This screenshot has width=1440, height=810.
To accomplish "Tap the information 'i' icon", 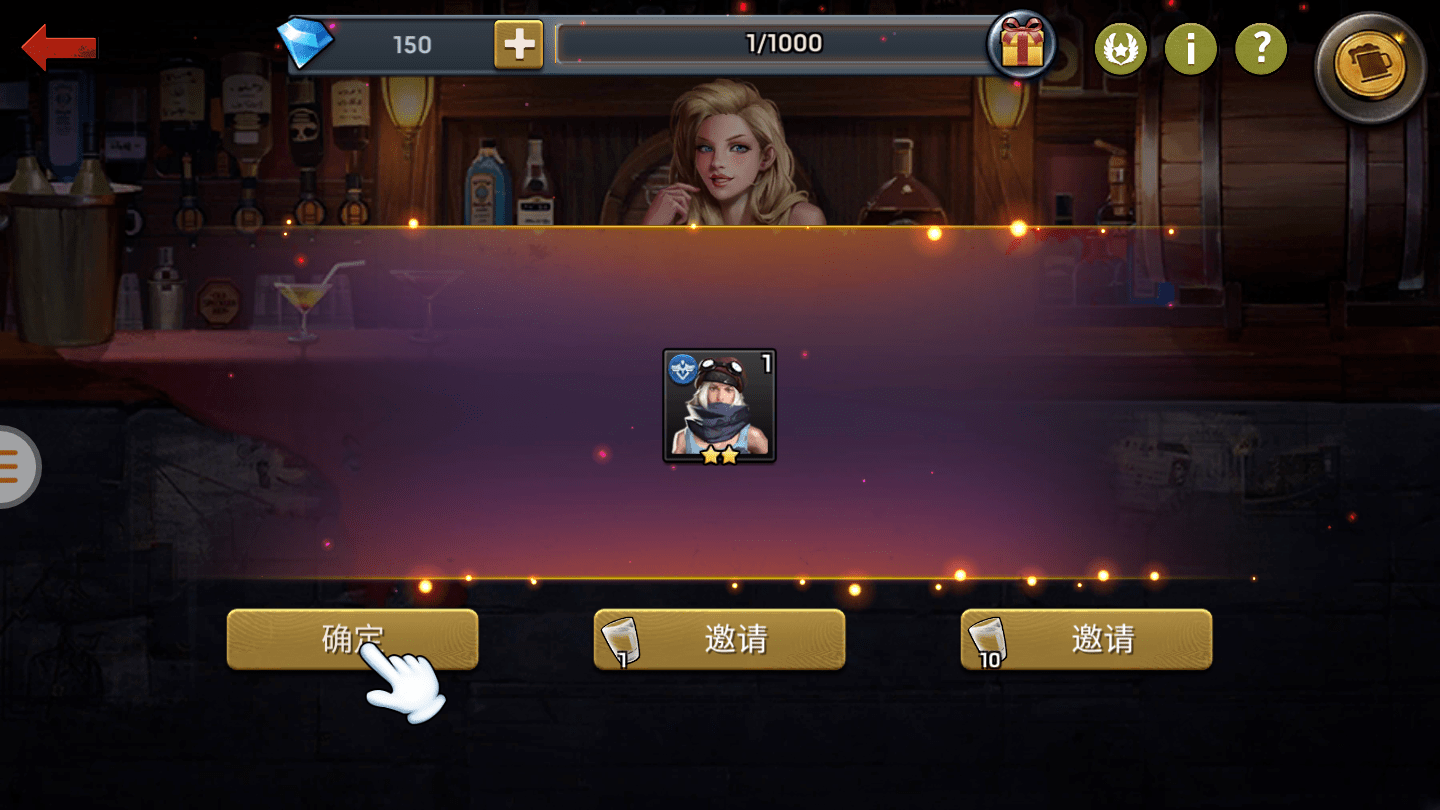I will coord(1191,48).
